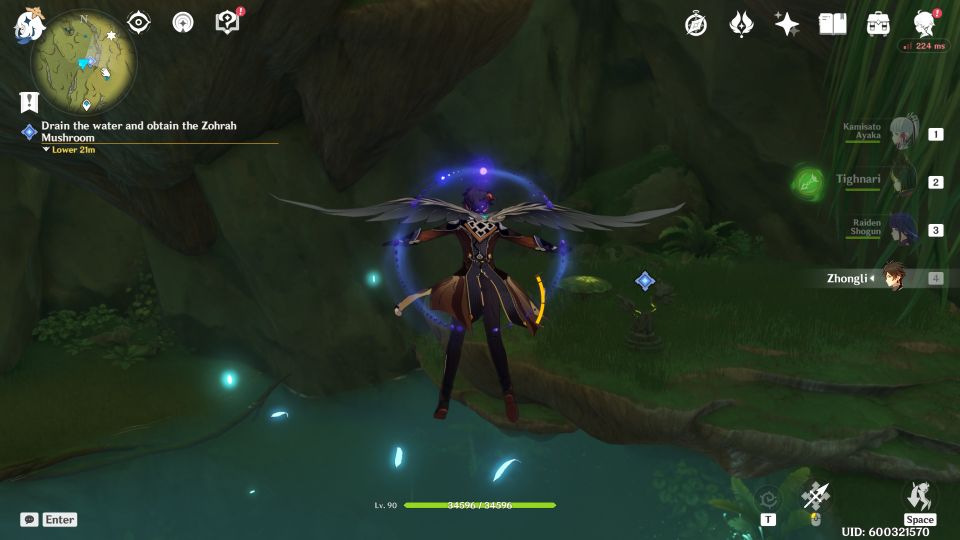Screen dimensions: 960x540
Task: Open the tutorial book with alert
Action: [x=227, y=22]
